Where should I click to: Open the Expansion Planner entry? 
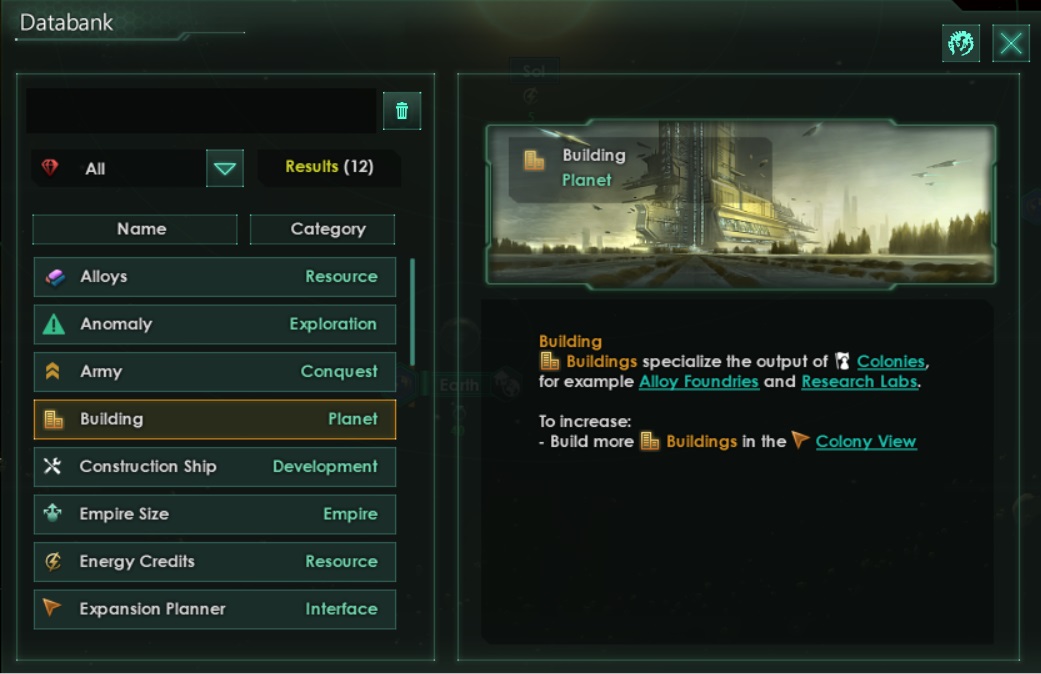point(214,609)
